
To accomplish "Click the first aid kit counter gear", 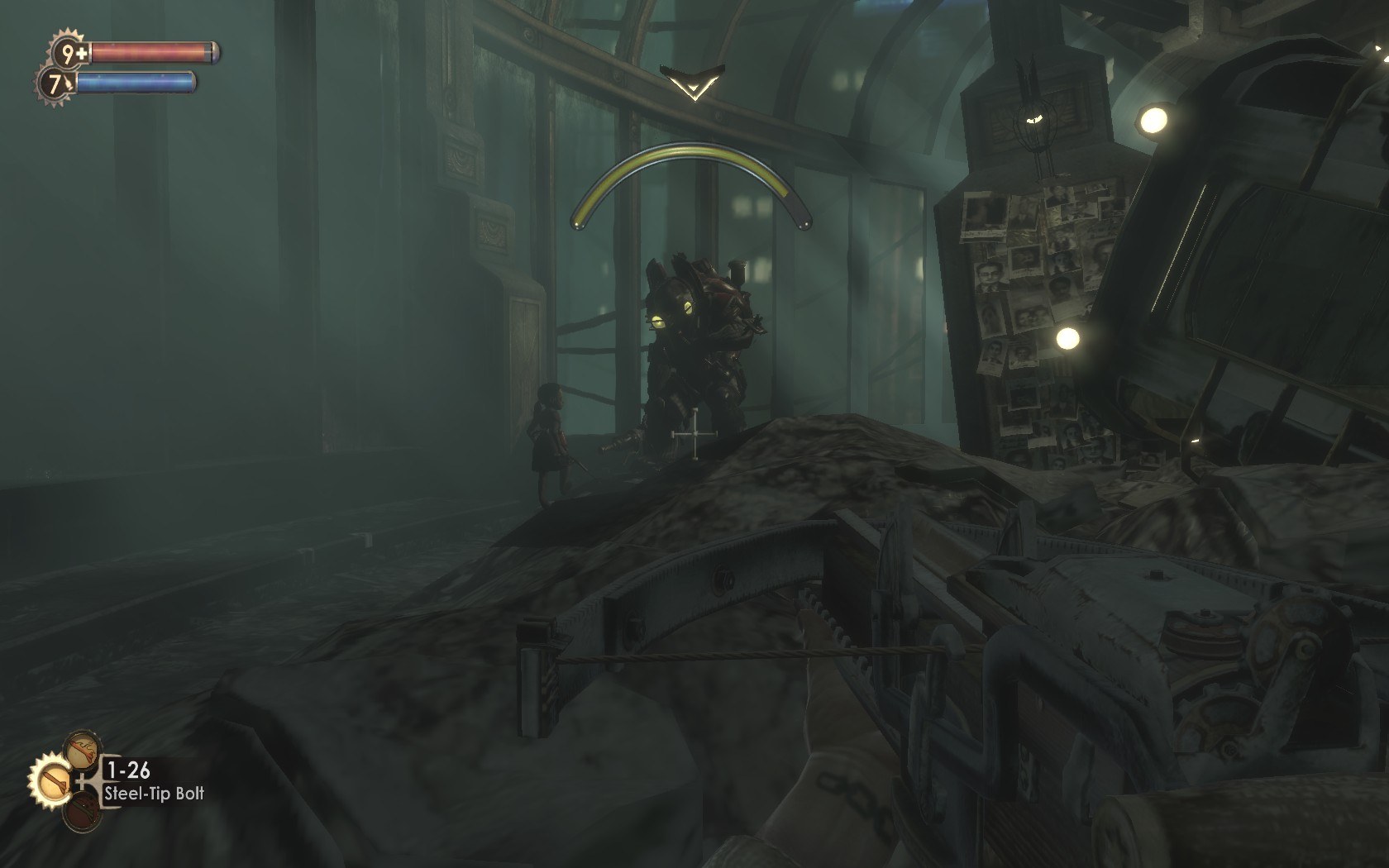I will (x=66, y=53).
